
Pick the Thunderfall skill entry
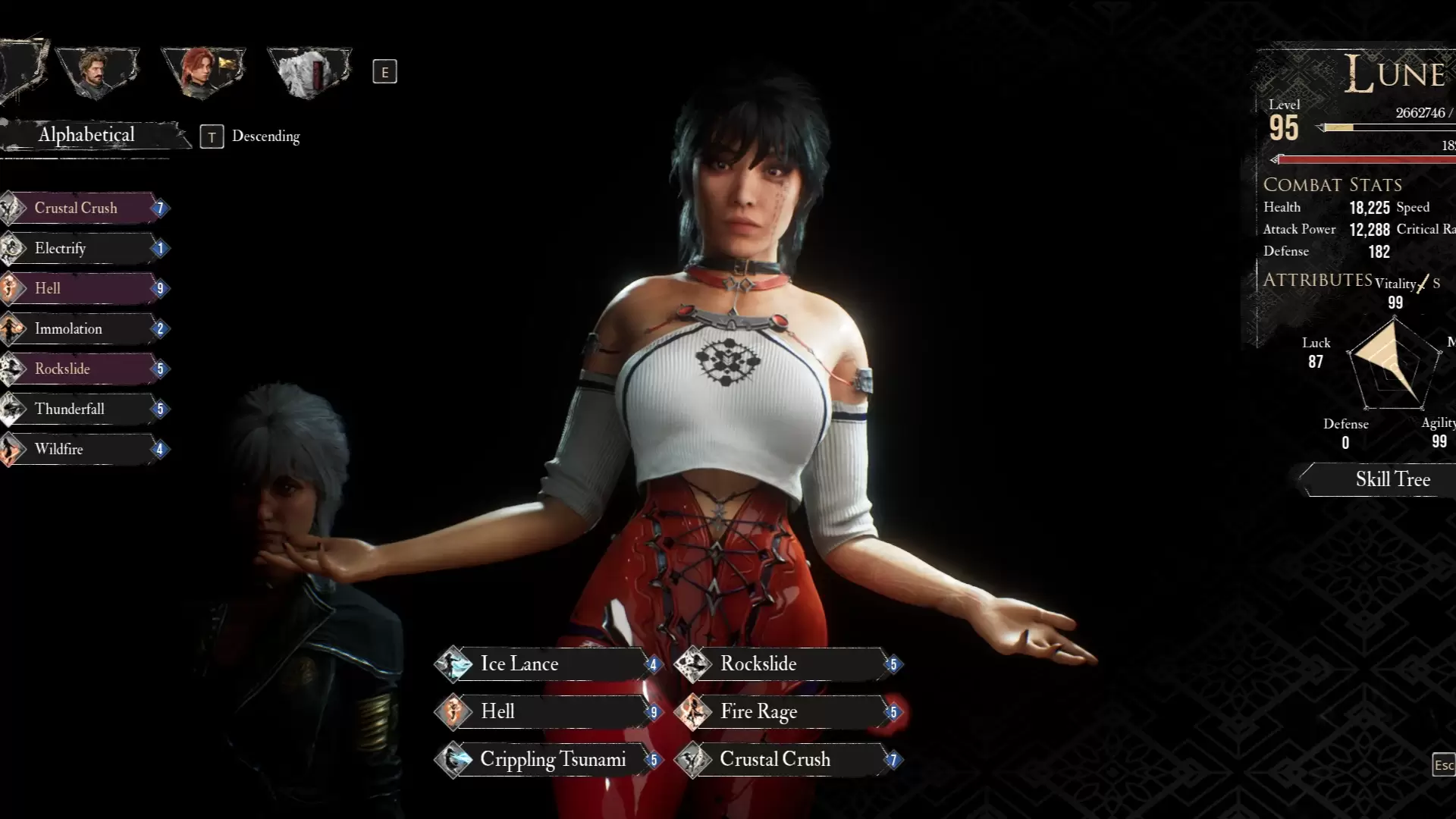[83, 409]
